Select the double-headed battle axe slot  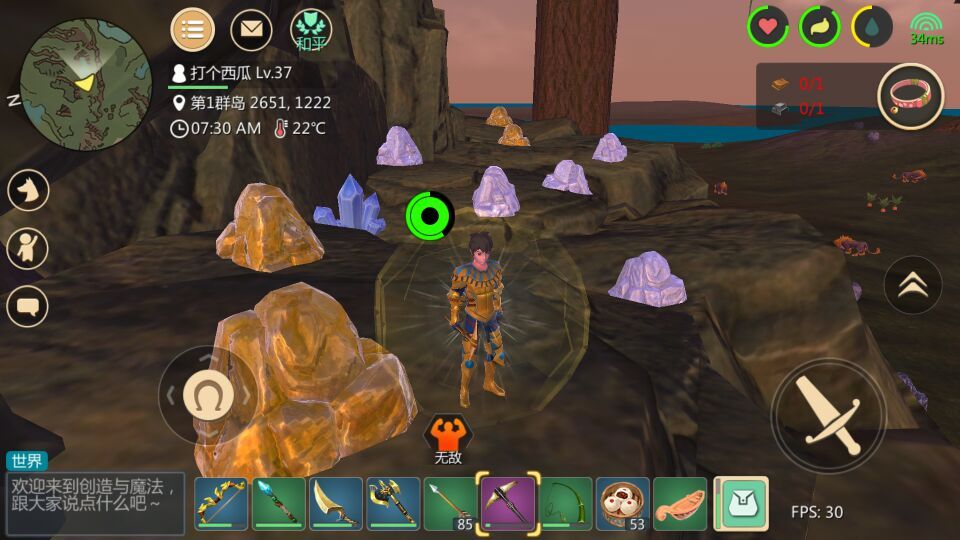click(x=393, y=503)
